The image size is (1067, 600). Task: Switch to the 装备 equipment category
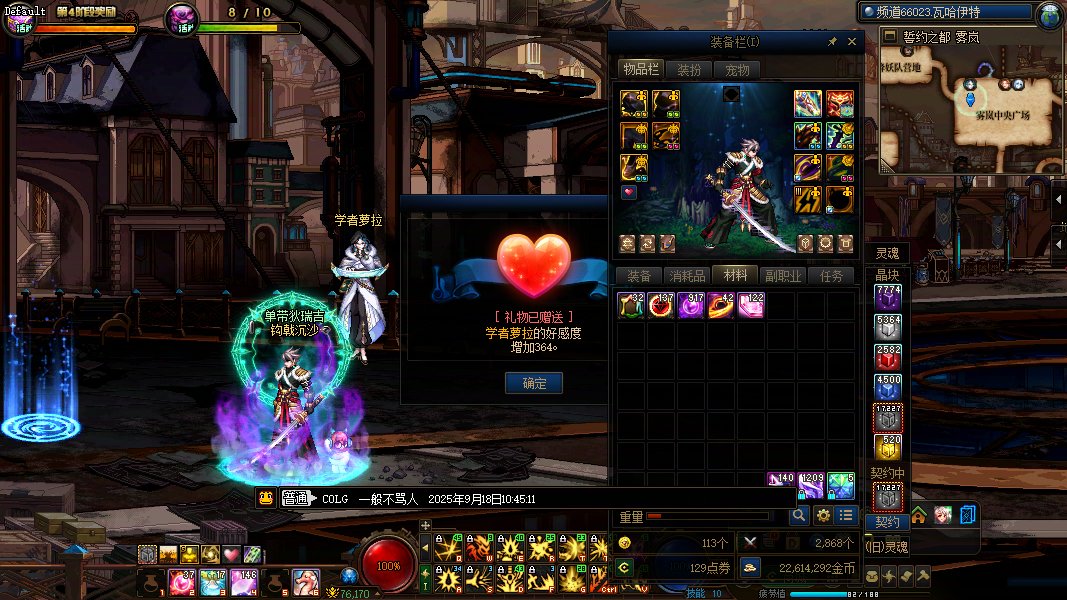point(639,276)
